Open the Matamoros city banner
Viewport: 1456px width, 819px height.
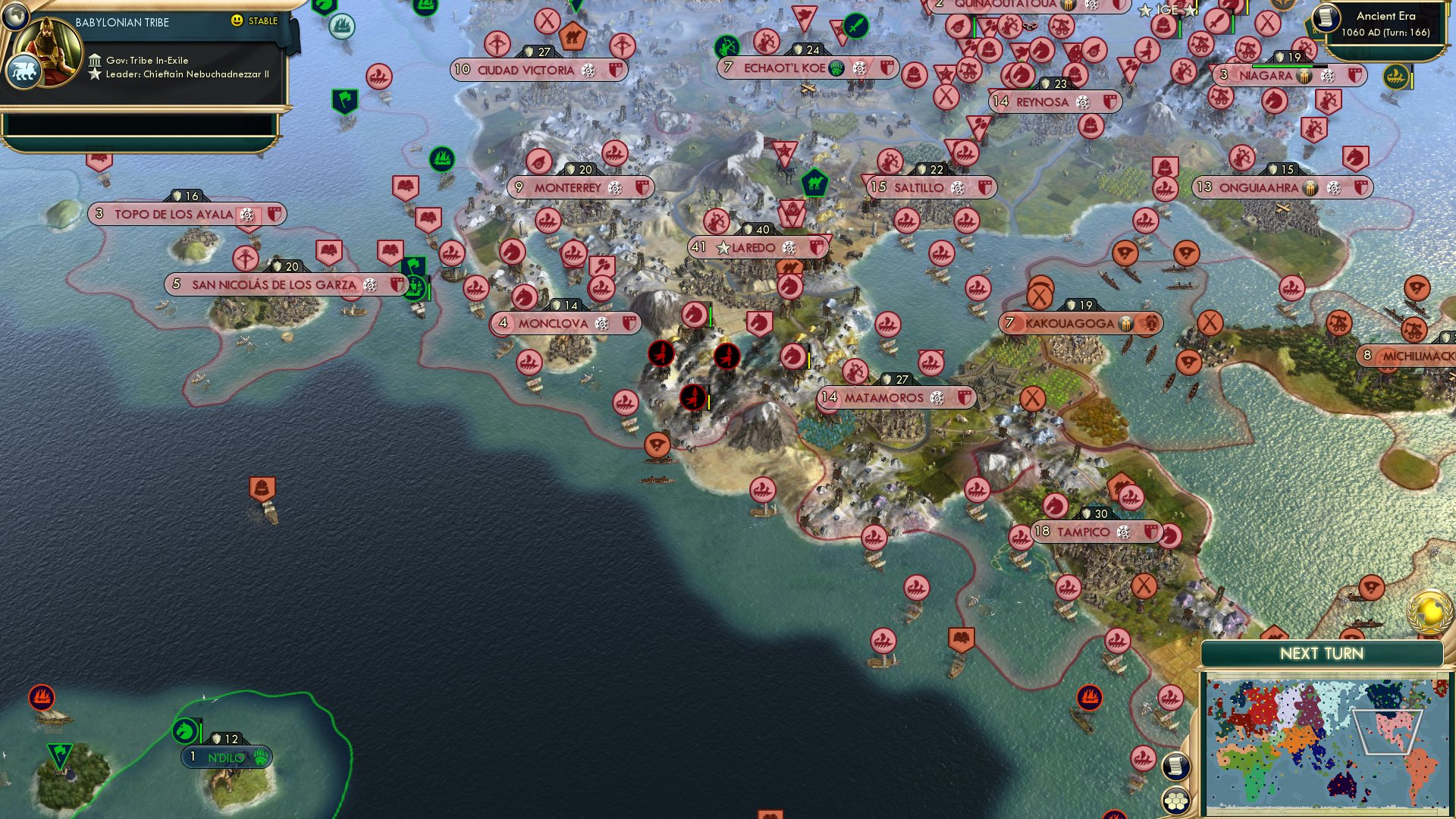point(893,397)
